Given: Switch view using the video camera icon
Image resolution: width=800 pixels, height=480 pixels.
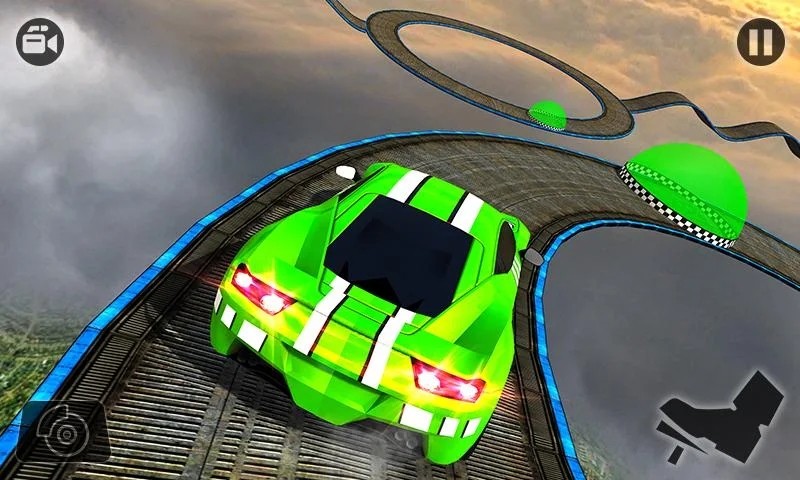Looking at the screenshot, I should point(40,42).
